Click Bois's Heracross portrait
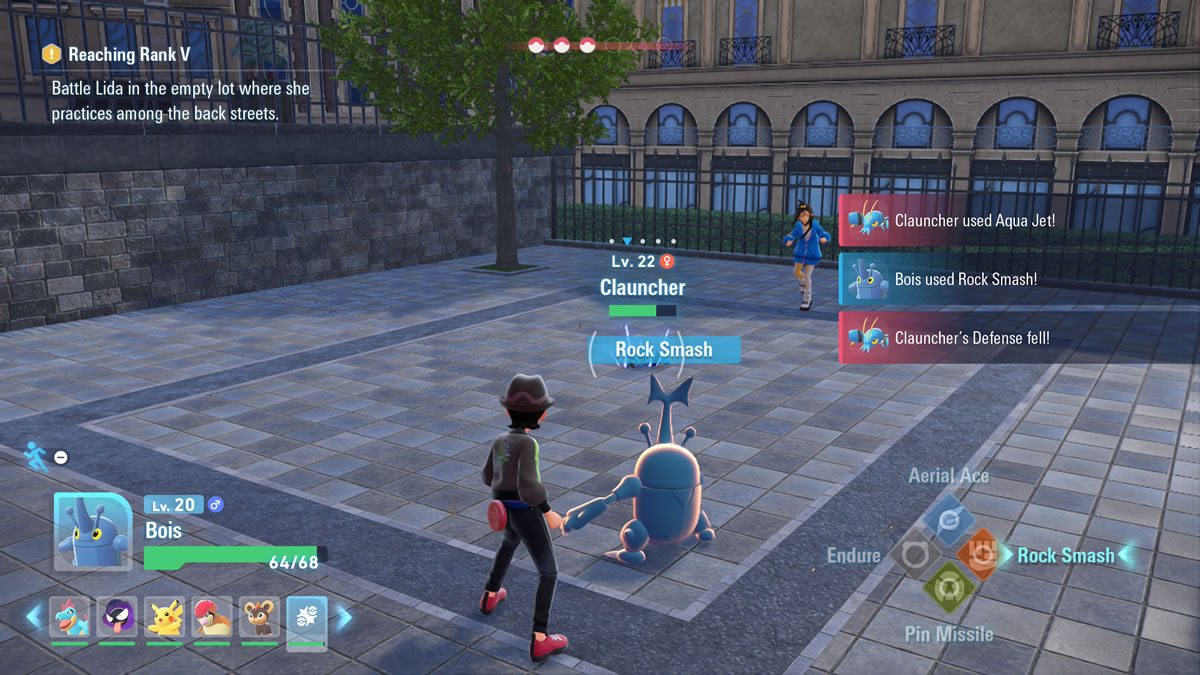The width and height of the screenshot is (1200, 675). point(92,531)
